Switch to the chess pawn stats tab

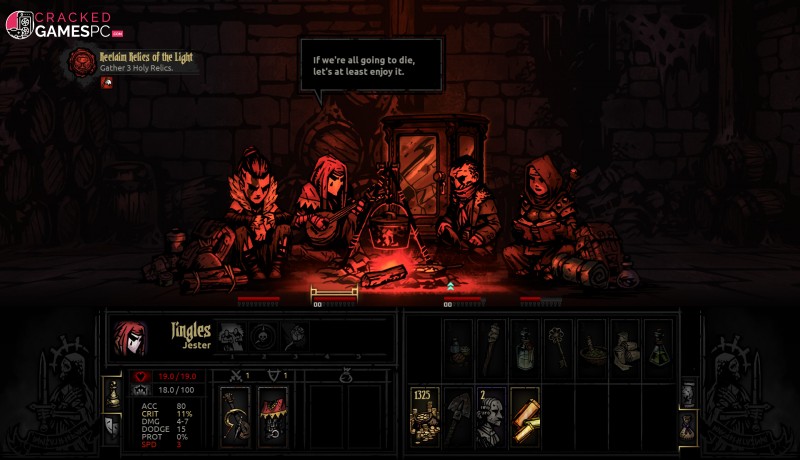click(112, 392)
